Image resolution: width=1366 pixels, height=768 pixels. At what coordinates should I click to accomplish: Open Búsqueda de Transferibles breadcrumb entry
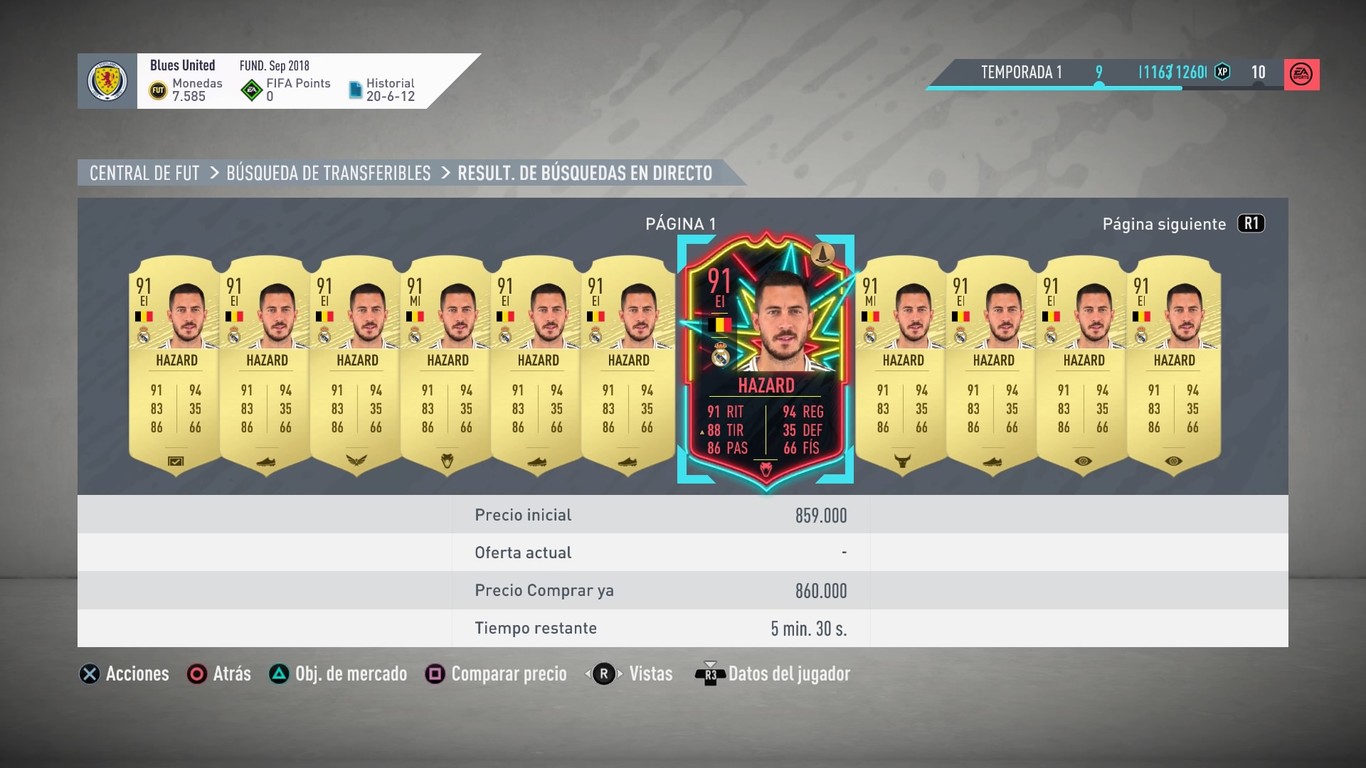pyautogui.click(x=328, y=172)
